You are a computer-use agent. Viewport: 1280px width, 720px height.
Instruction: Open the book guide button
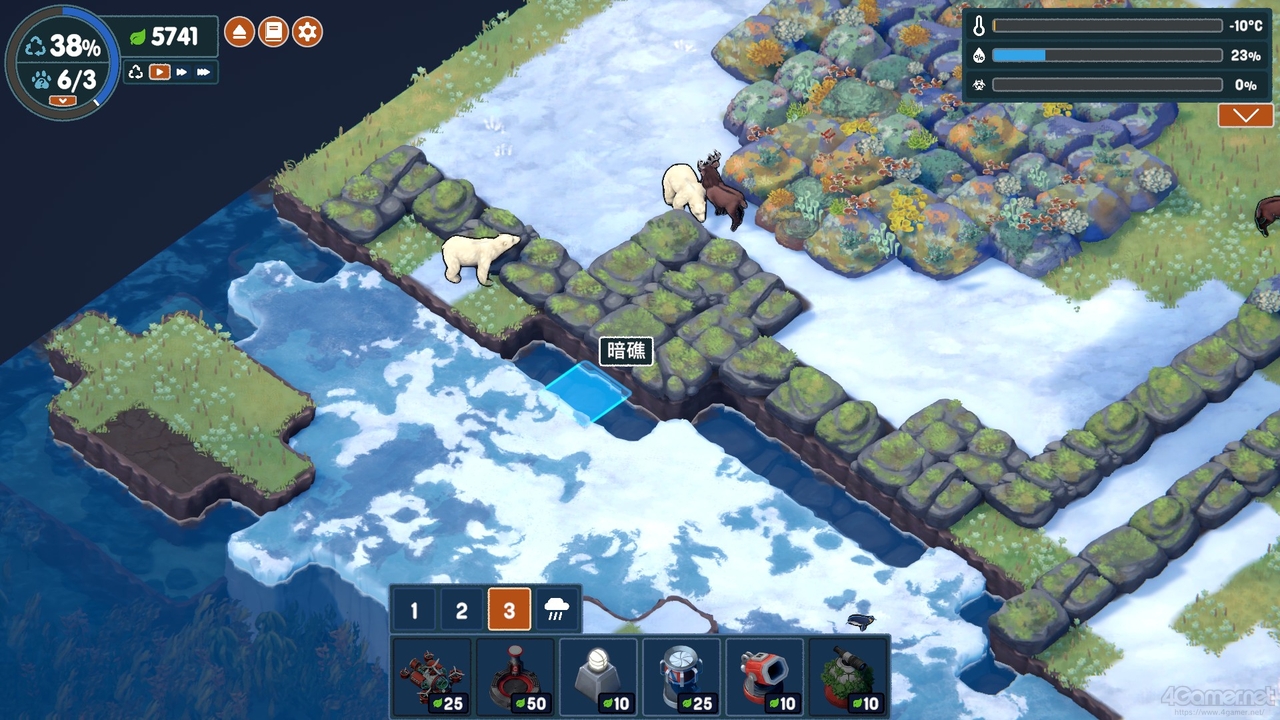click(273, 32)
